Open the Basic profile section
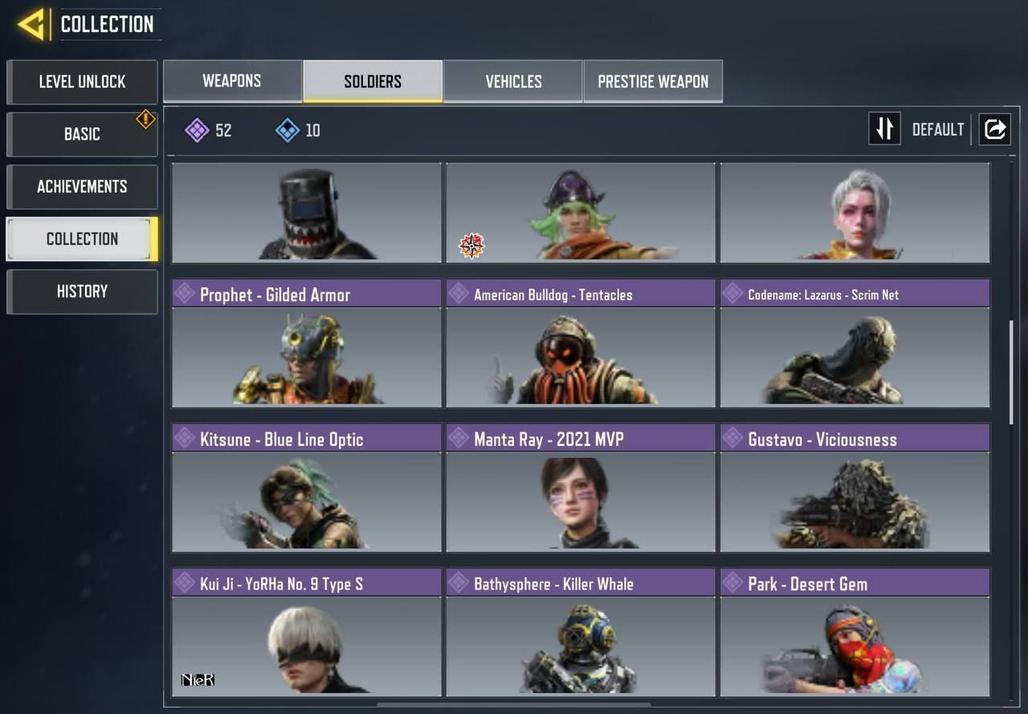This screenshot has height=714, width=1028. click(x=82, y=134)
